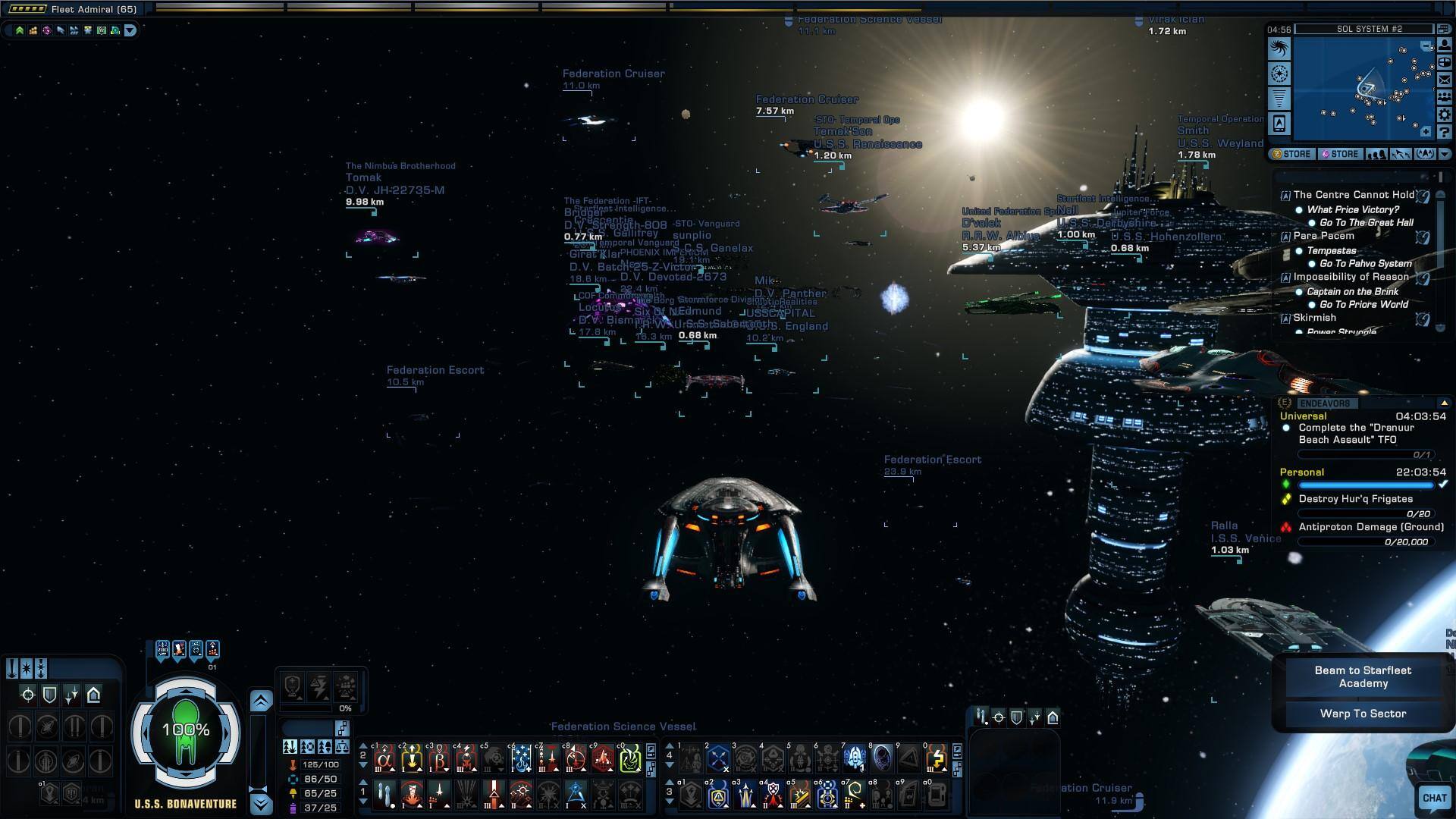1456x819 pixels.
Task: Open the settings gear icon
Action: point(1445,115)
